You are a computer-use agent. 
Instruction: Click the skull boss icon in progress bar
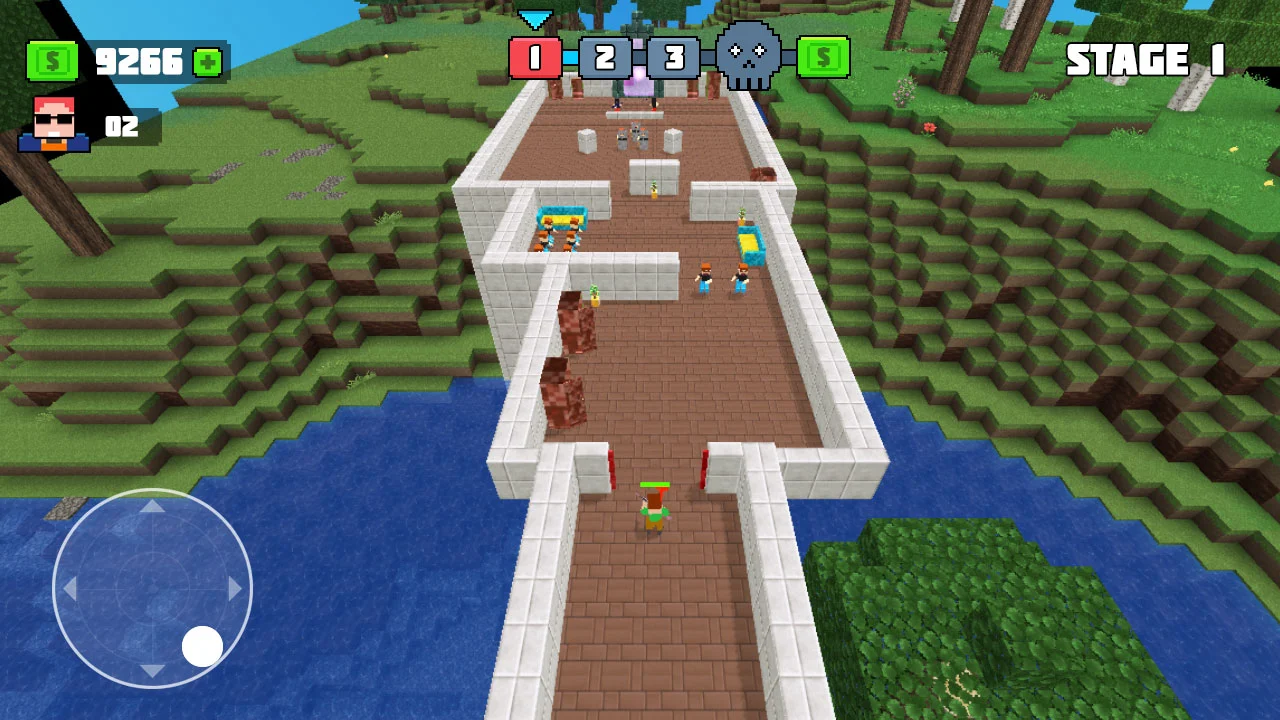point(748,57)
